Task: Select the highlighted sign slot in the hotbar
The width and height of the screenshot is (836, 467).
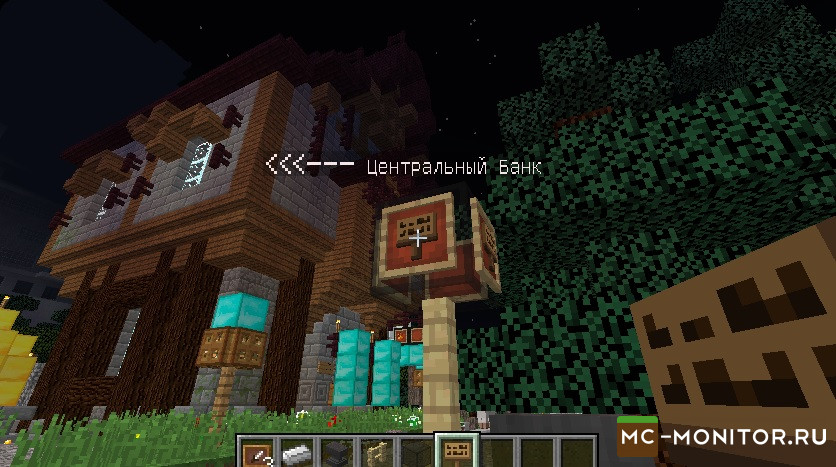Action: tap(453, 453)
